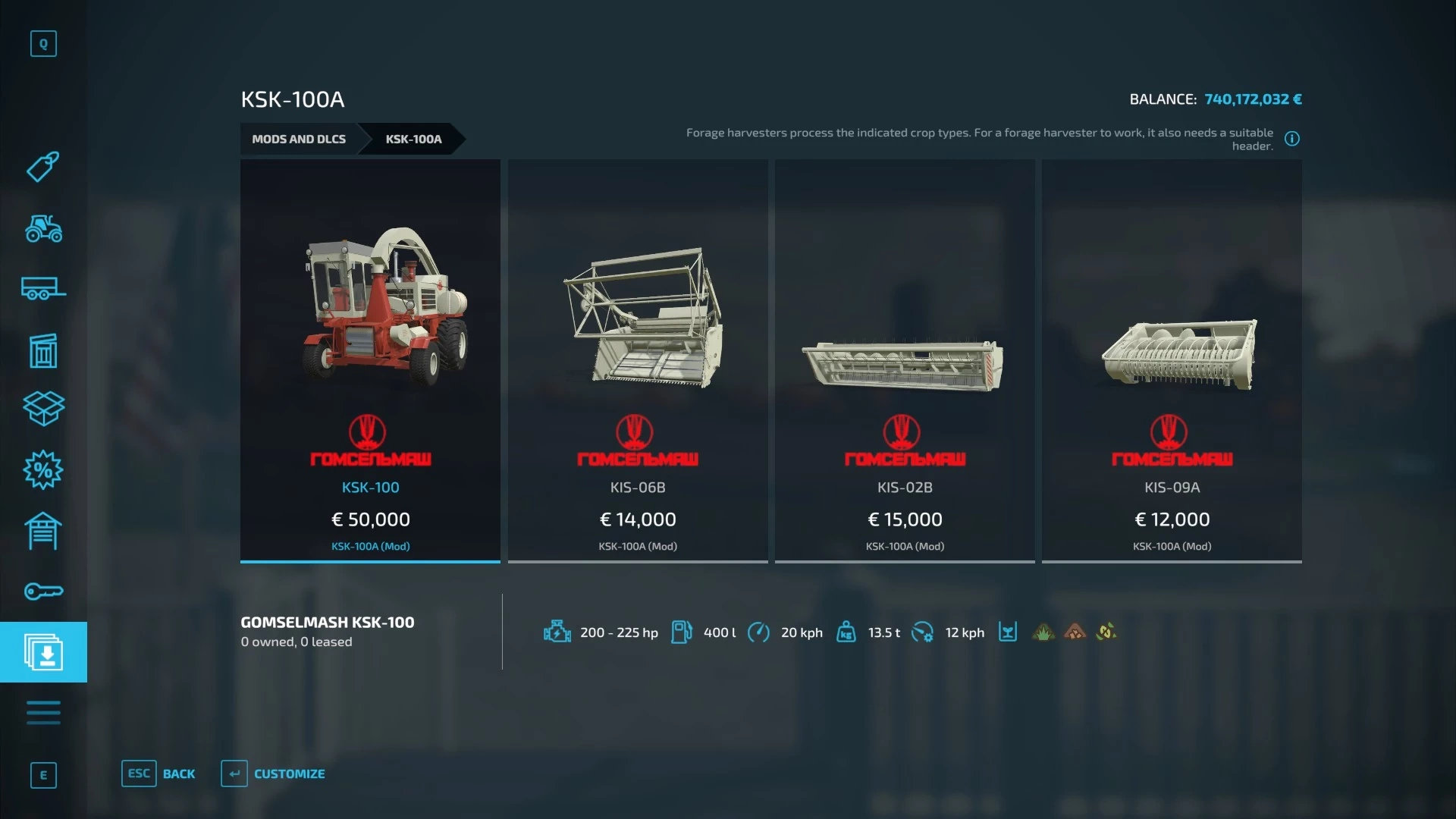Viewport: 1456px width, 819px height.
Task: Open the price tag brands category
Action: click(x=43, y=167)
